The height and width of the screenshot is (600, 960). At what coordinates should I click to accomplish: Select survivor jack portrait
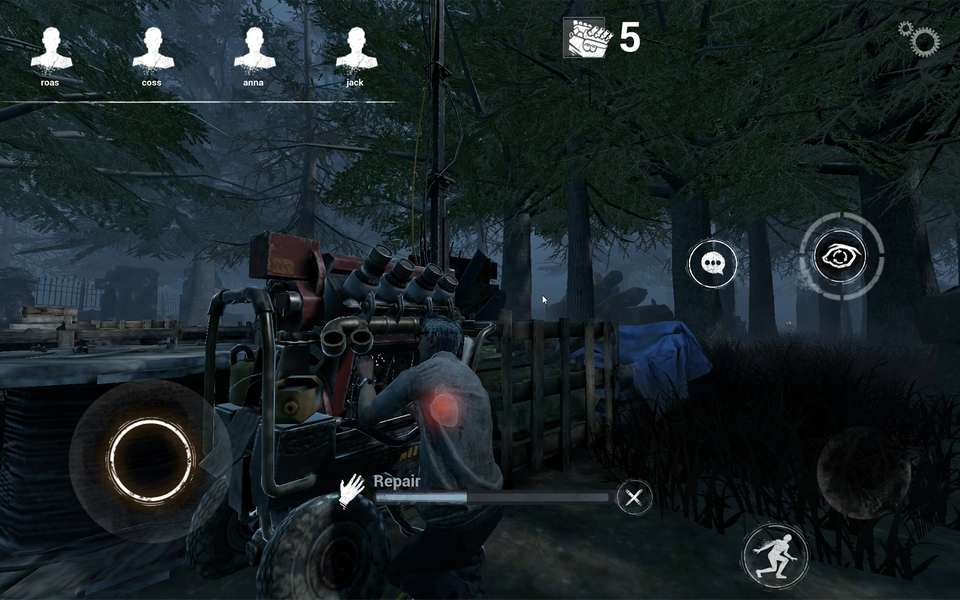(356, 49)
